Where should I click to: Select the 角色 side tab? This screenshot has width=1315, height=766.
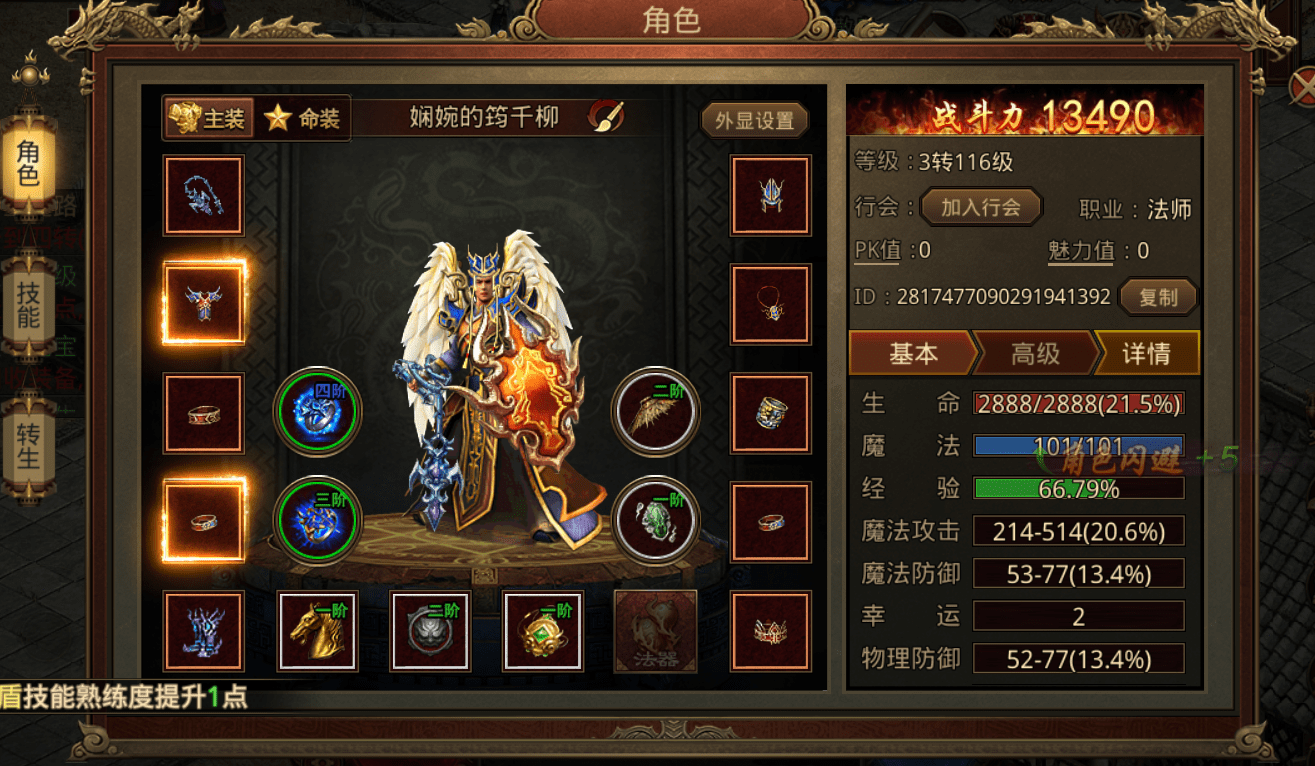click(x=28, y=161)
